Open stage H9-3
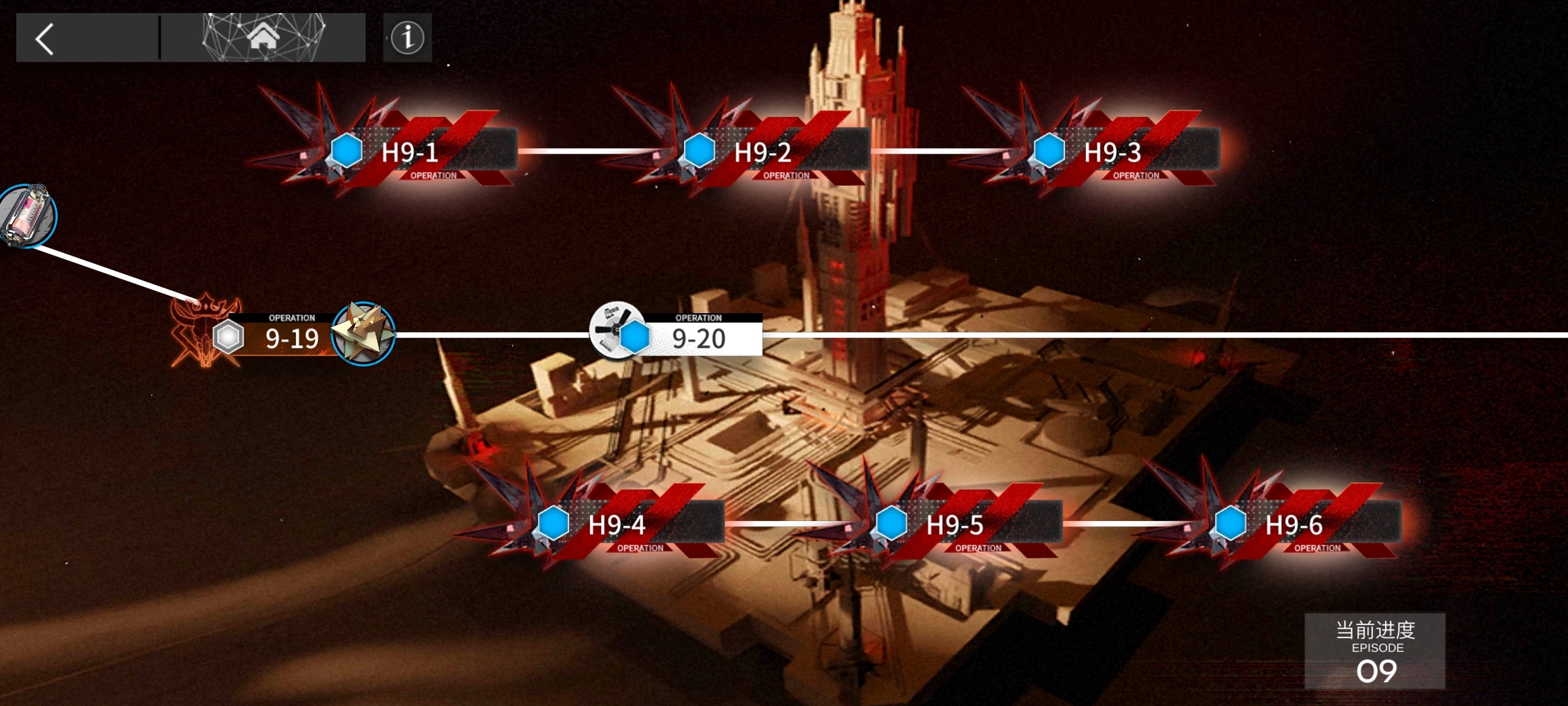The image size is (1568, 706). tap(1113, 152)
